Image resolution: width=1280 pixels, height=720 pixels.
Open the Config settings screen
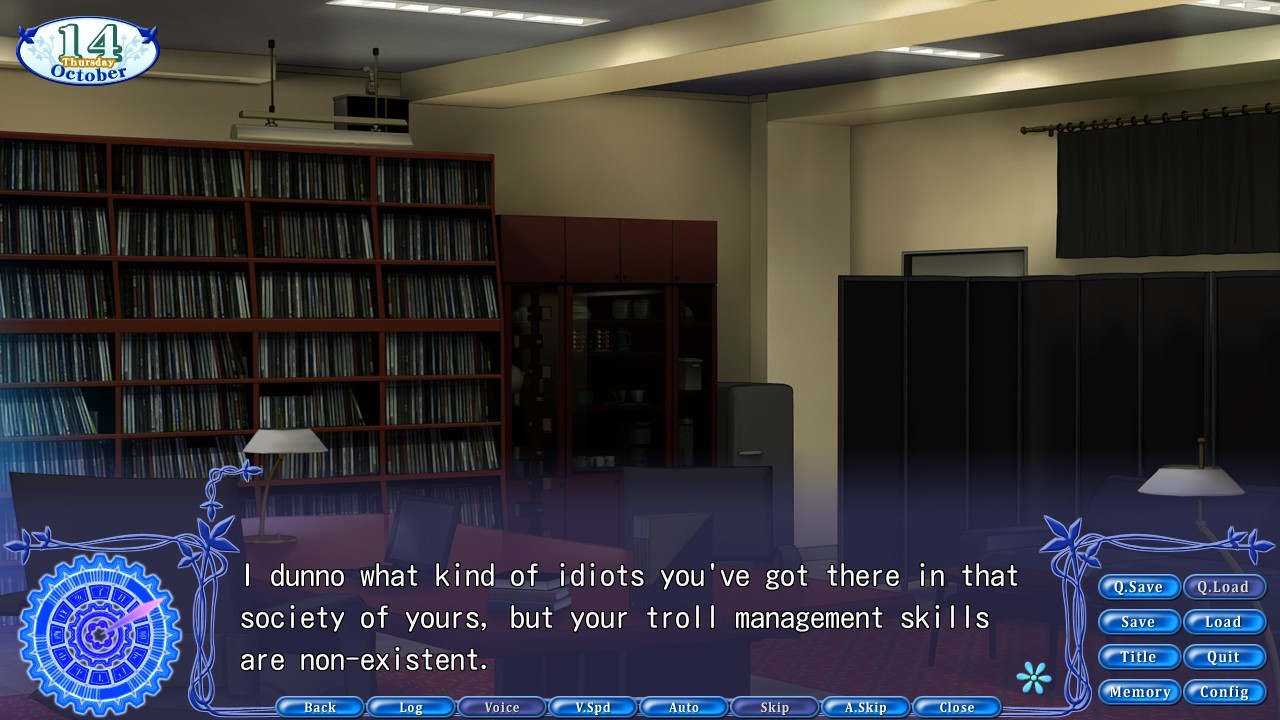(1223, 691)
